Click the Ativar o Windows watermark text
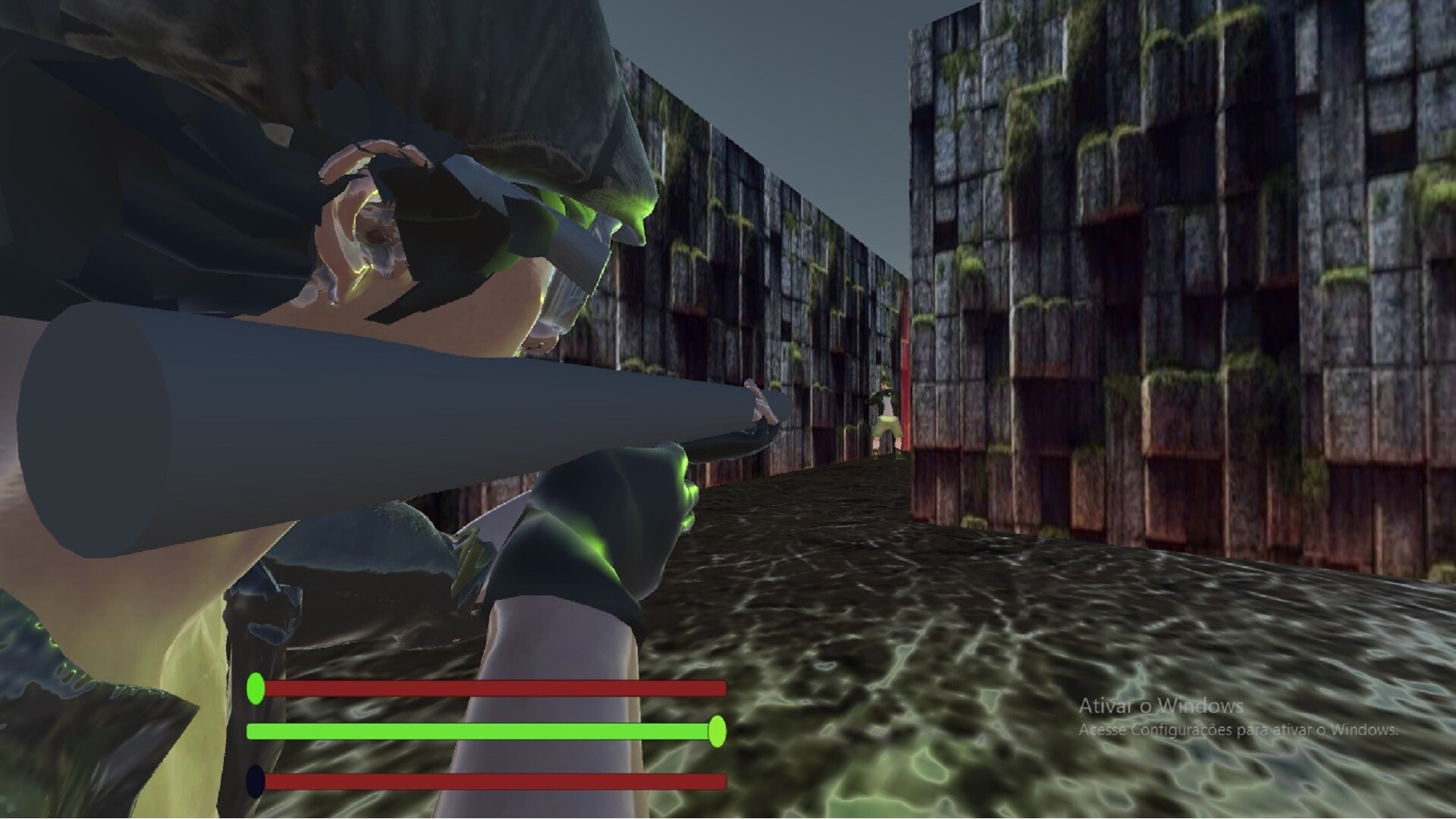Viewport: 1456px width, 819px height. pos(1160,707)
